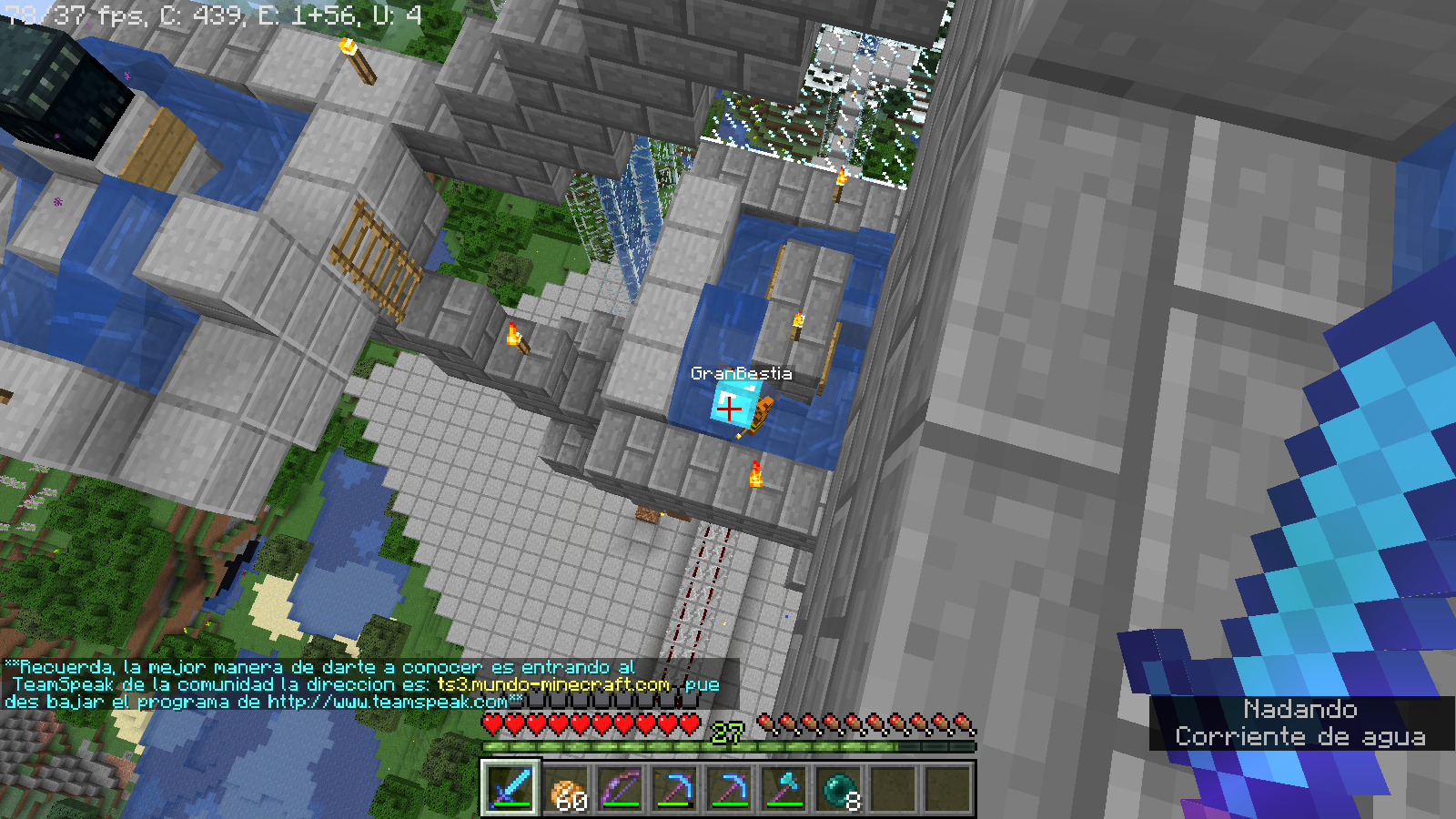Select the ender pearls stack of 8
1456x819 pixels.
point(839,788)
